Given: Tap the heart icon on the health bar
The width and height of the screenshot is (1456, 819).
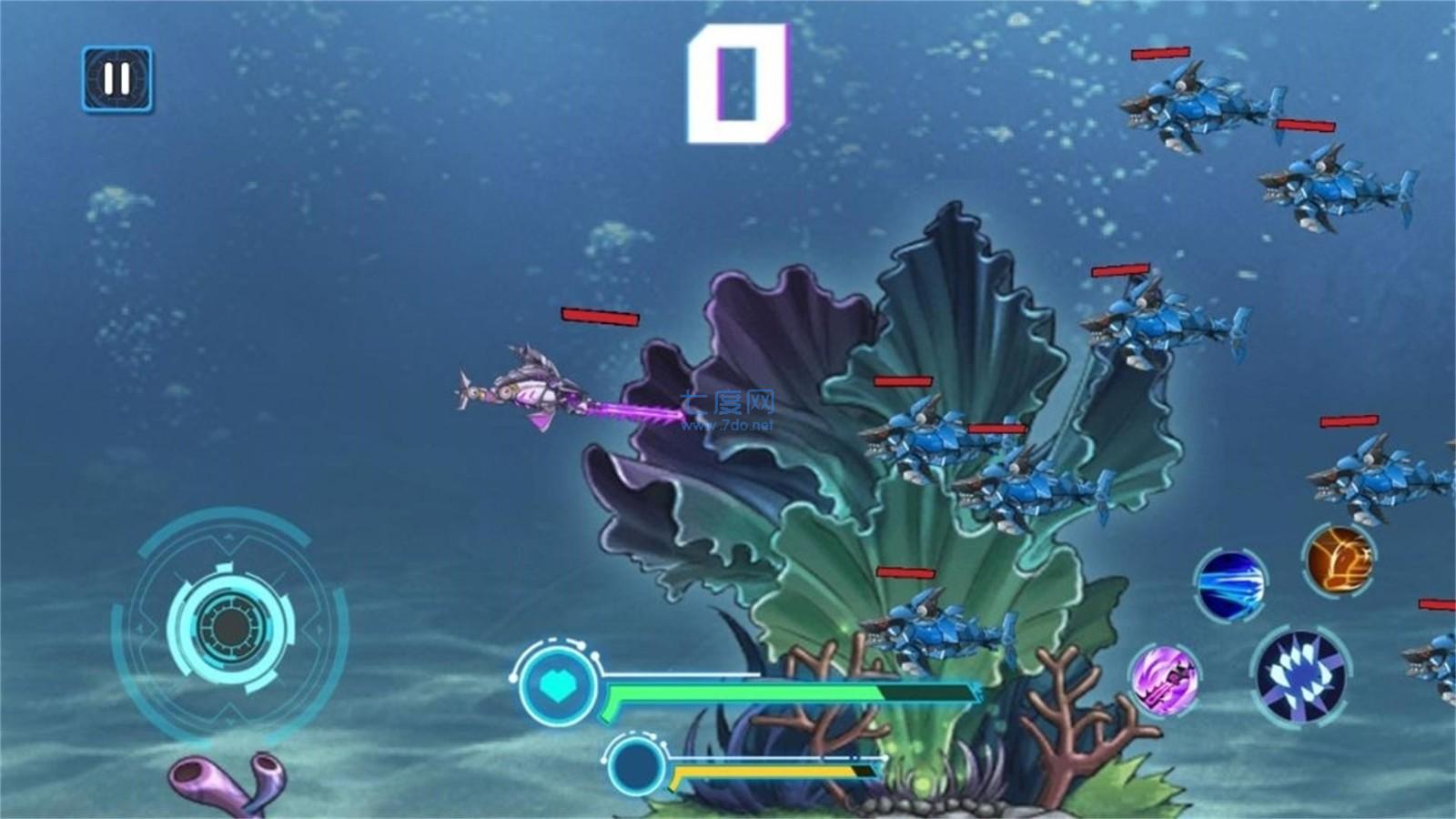Looking at the screenshot, I should click(558, 685).
